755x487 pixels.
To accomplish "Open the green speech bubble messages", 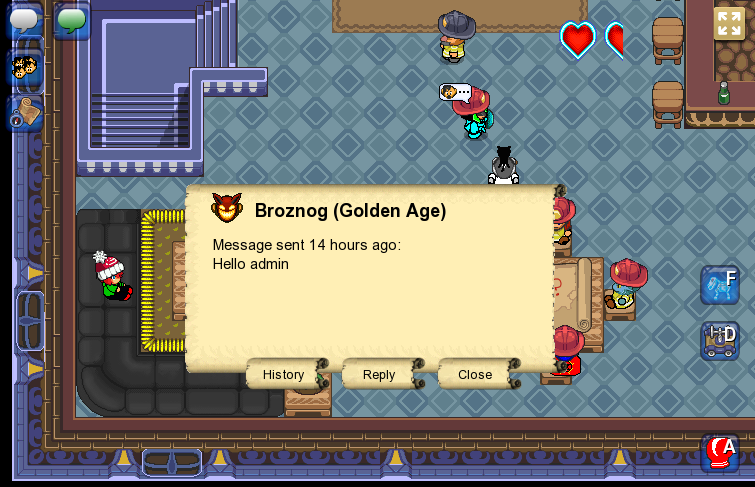I will [71, 20].
